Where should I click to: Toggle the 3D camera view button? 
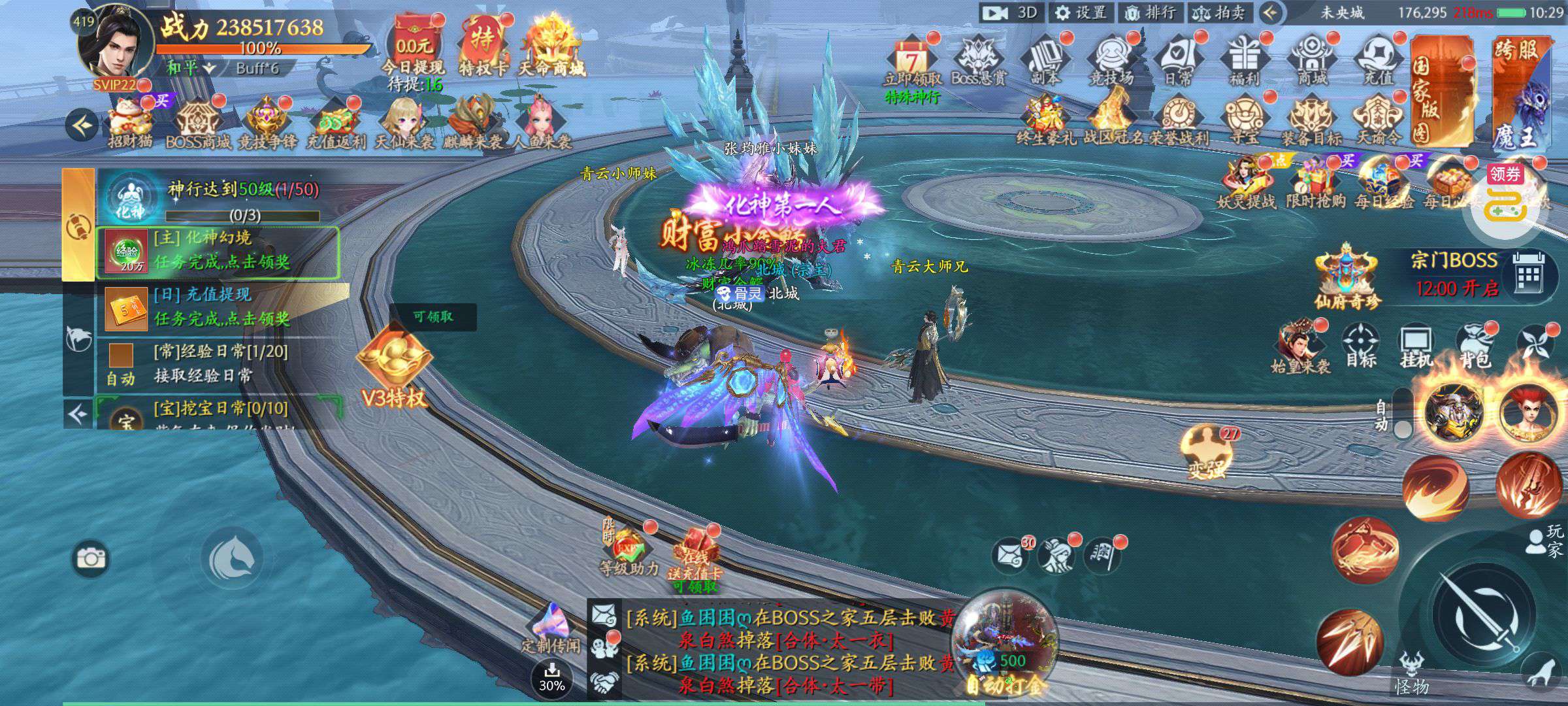point(1011,12)
